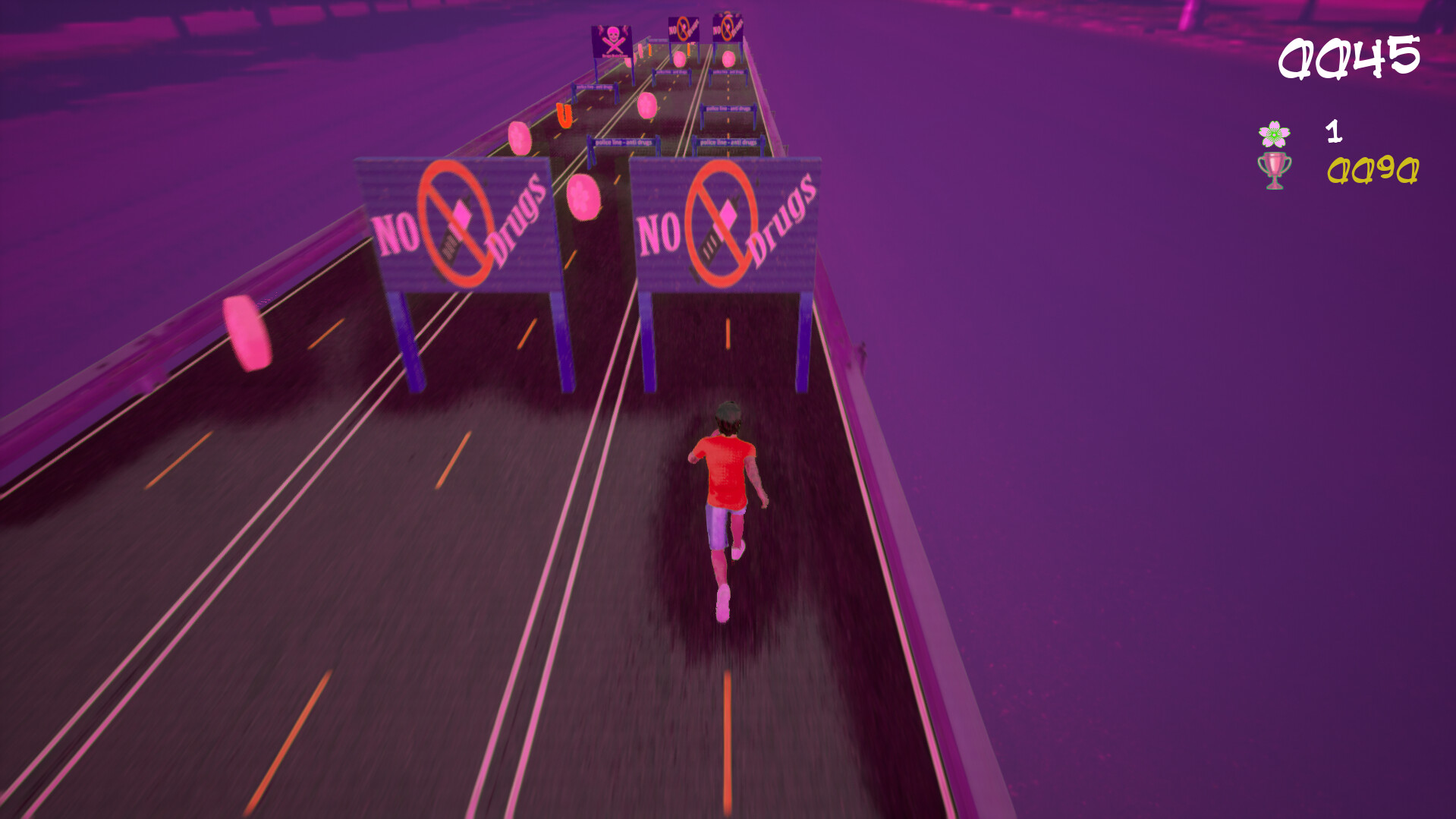Click the flower counter number '1'
The image size is (1456, 819).
pos(1335,130)
